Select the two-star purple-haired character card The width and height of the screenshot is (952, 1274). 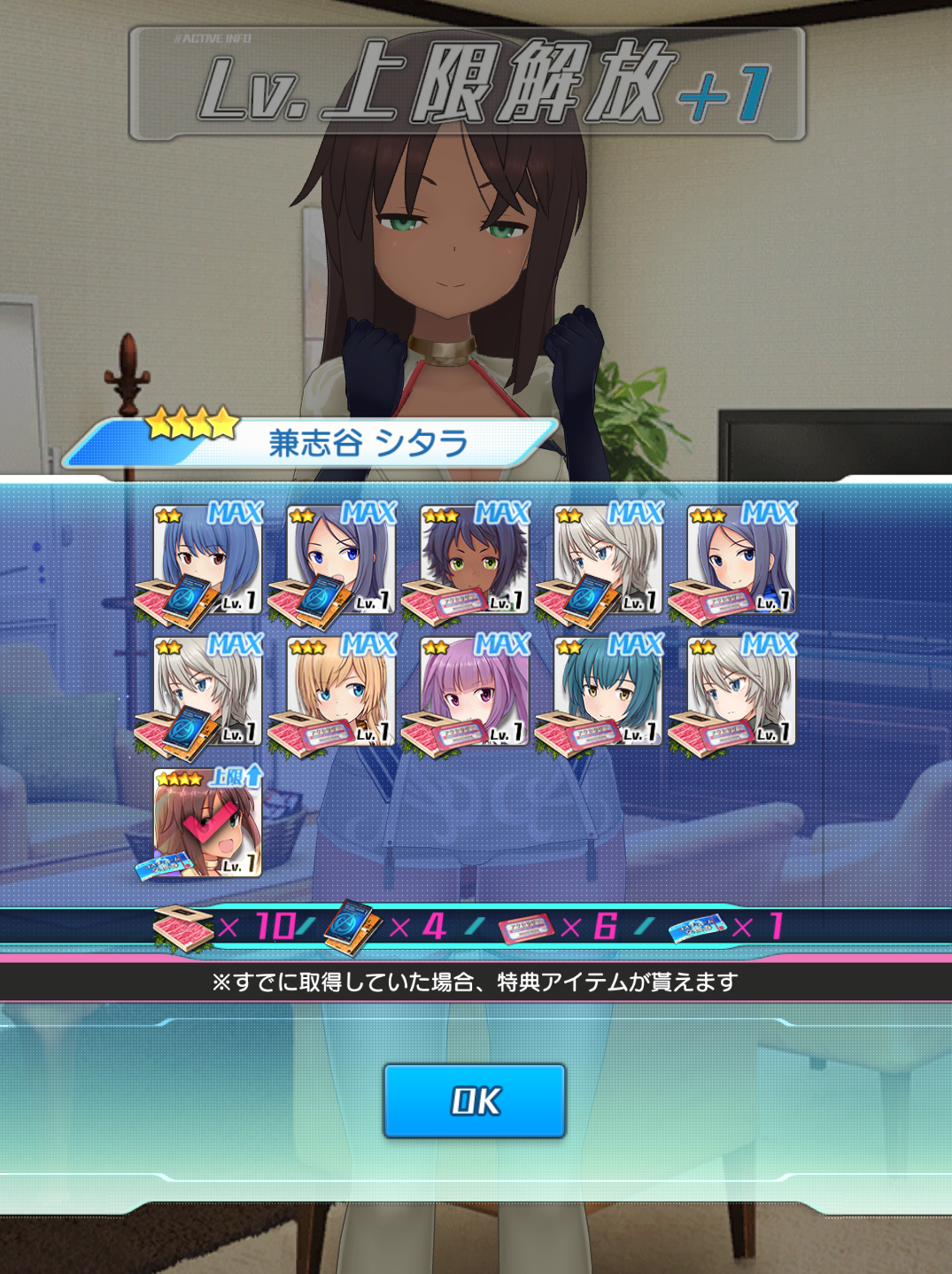341,559
